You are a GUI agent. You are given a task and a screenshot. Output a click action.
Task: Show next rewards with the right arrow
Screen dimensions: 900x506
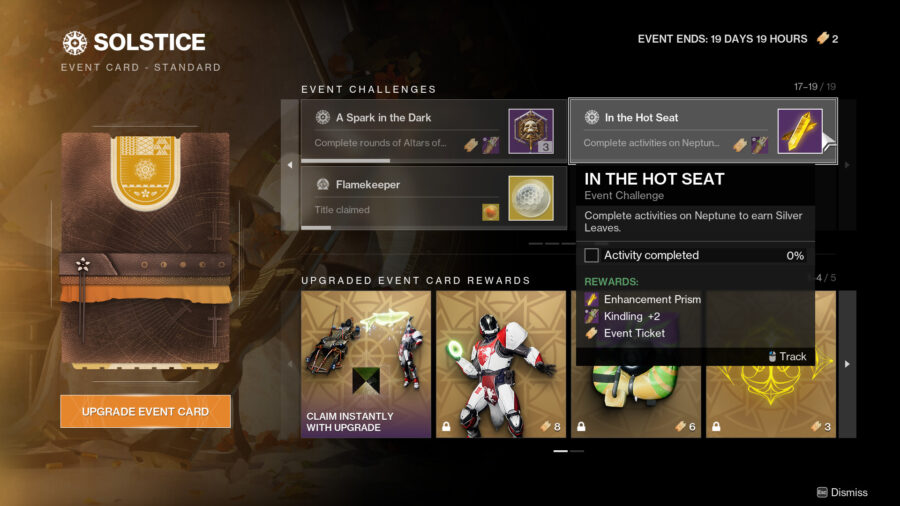coord(848,364)
